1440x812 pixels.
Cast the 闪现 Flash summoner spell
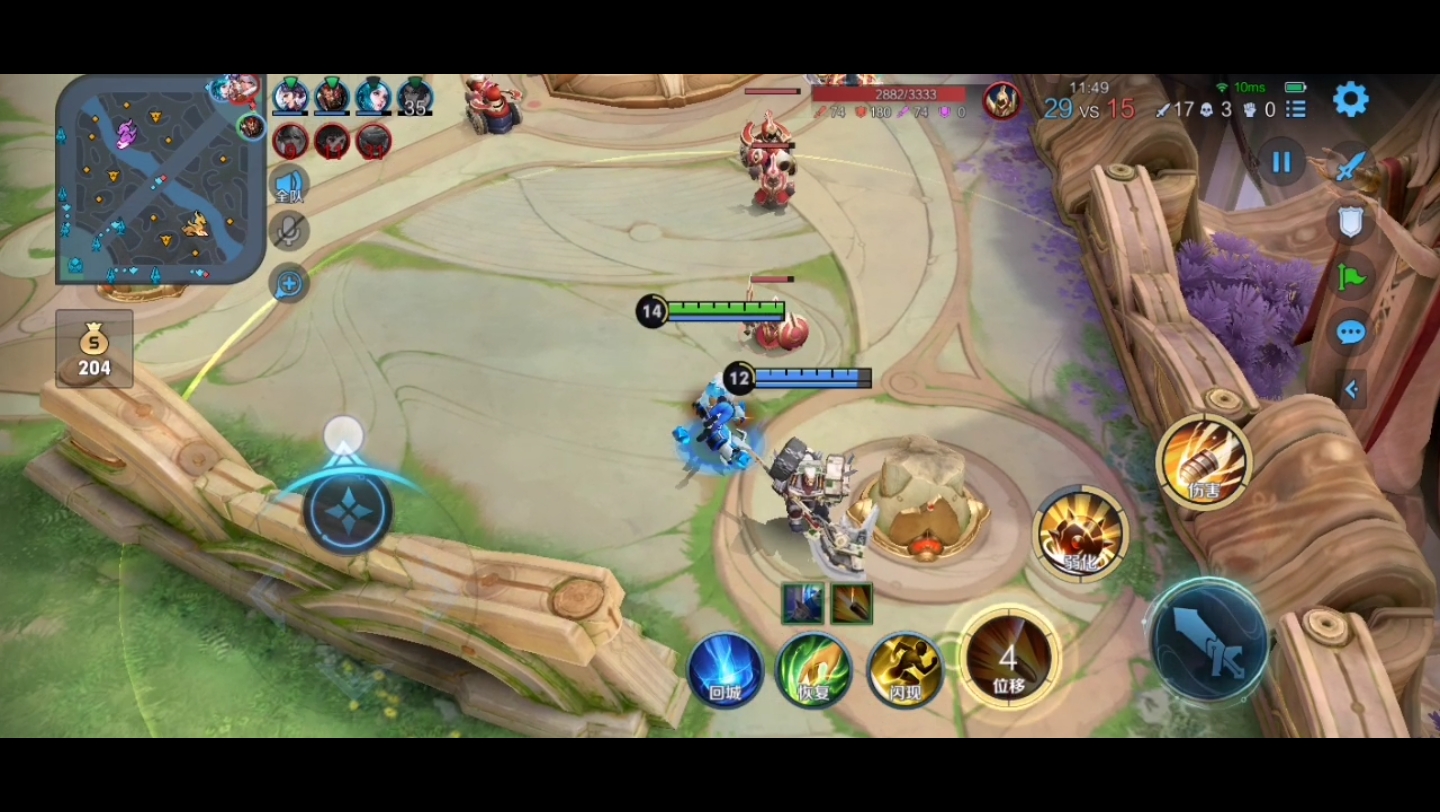pos(905,669)
